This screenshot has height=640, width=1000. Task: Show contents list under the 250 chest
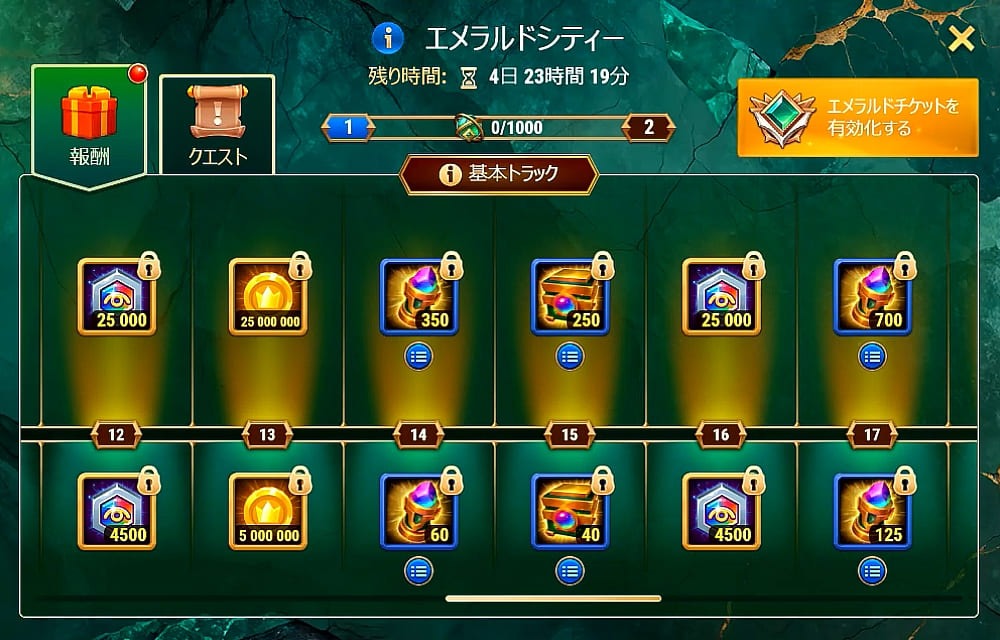point(570,355)
